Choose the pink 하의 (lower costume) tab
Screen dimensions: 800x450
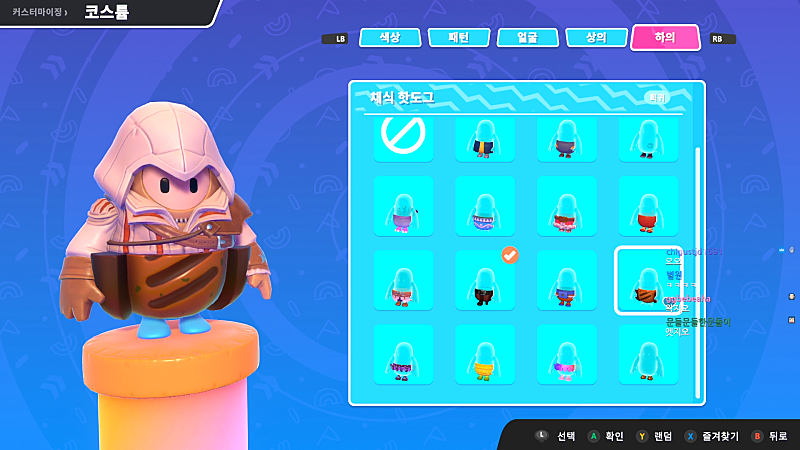(665, 37)
